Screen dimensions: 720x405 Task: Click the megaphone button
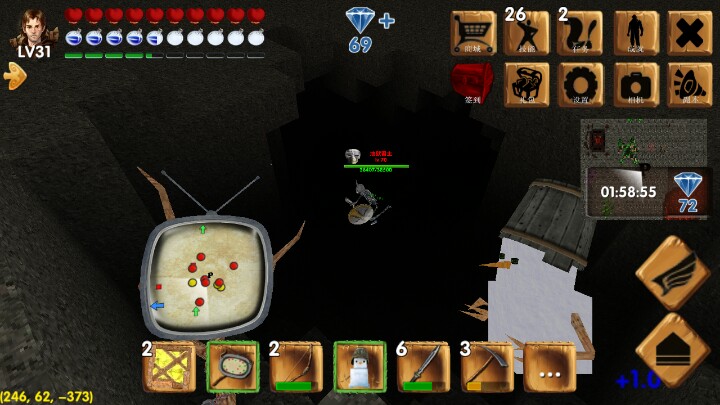point(689,84)
